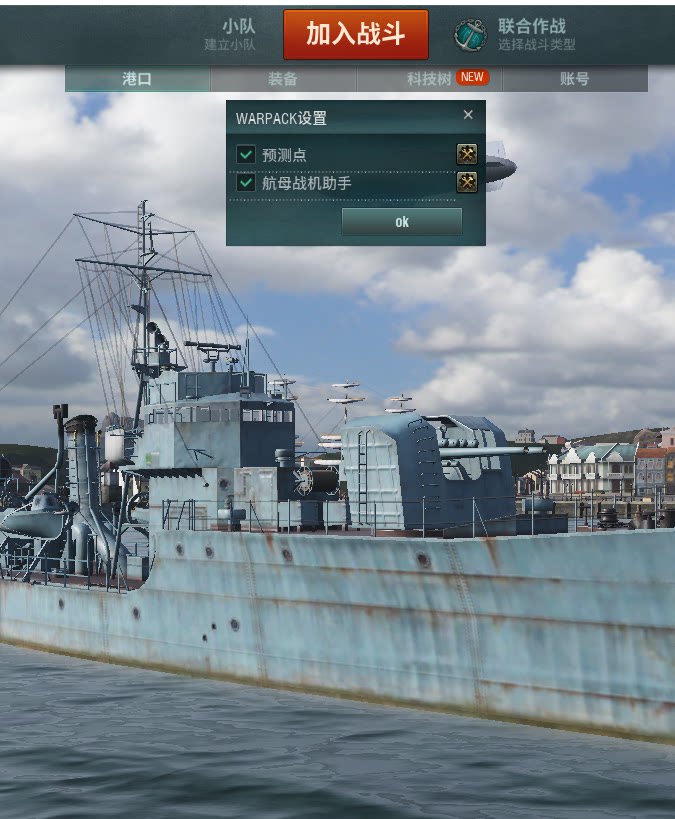Open the 装备 tab
The width and height of the screenshot is (675, 819).
pyautogui.click(x=283, y=79)
